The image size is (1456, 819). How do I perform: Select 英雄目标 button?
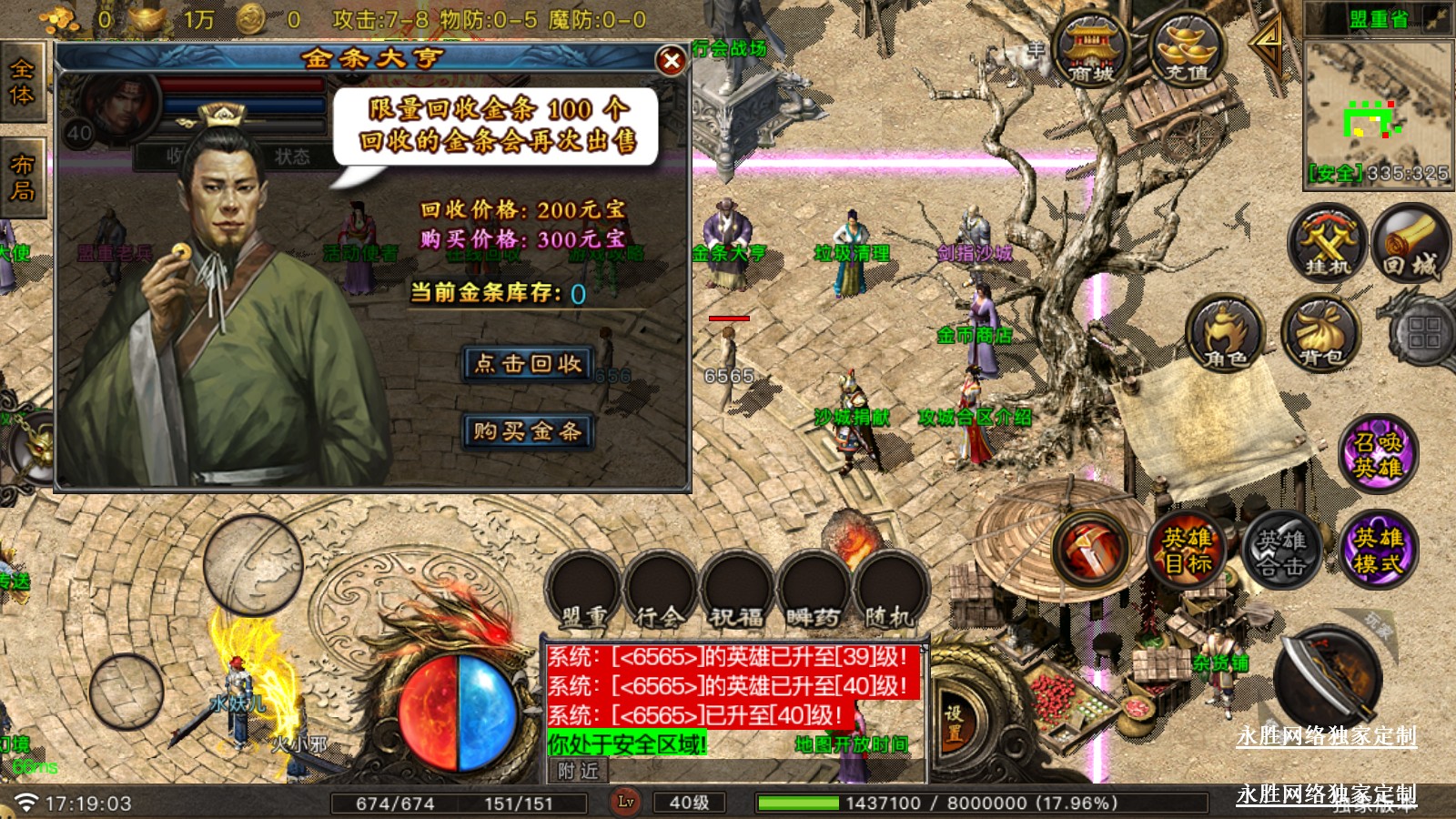click(1188, 551)
